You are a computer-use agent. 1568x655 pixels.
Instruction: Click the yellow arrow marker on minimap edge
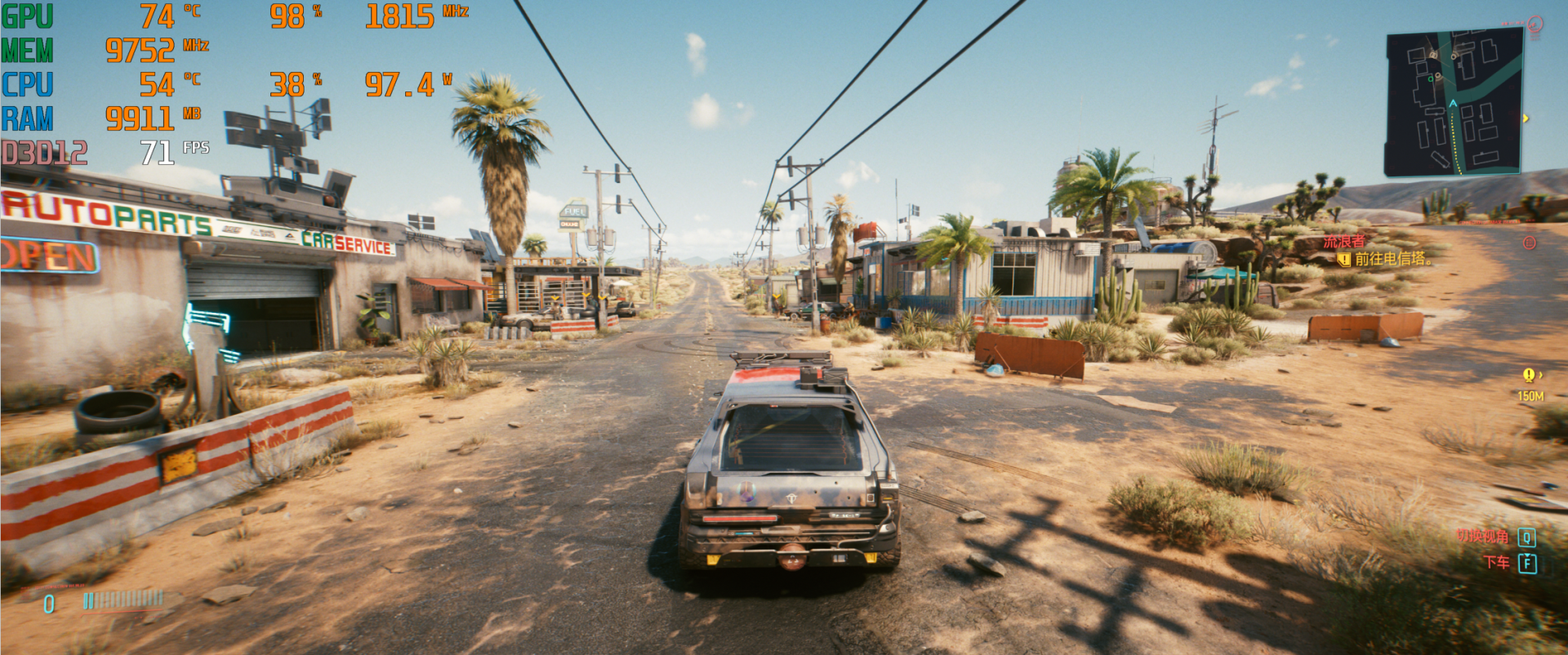1526,118
